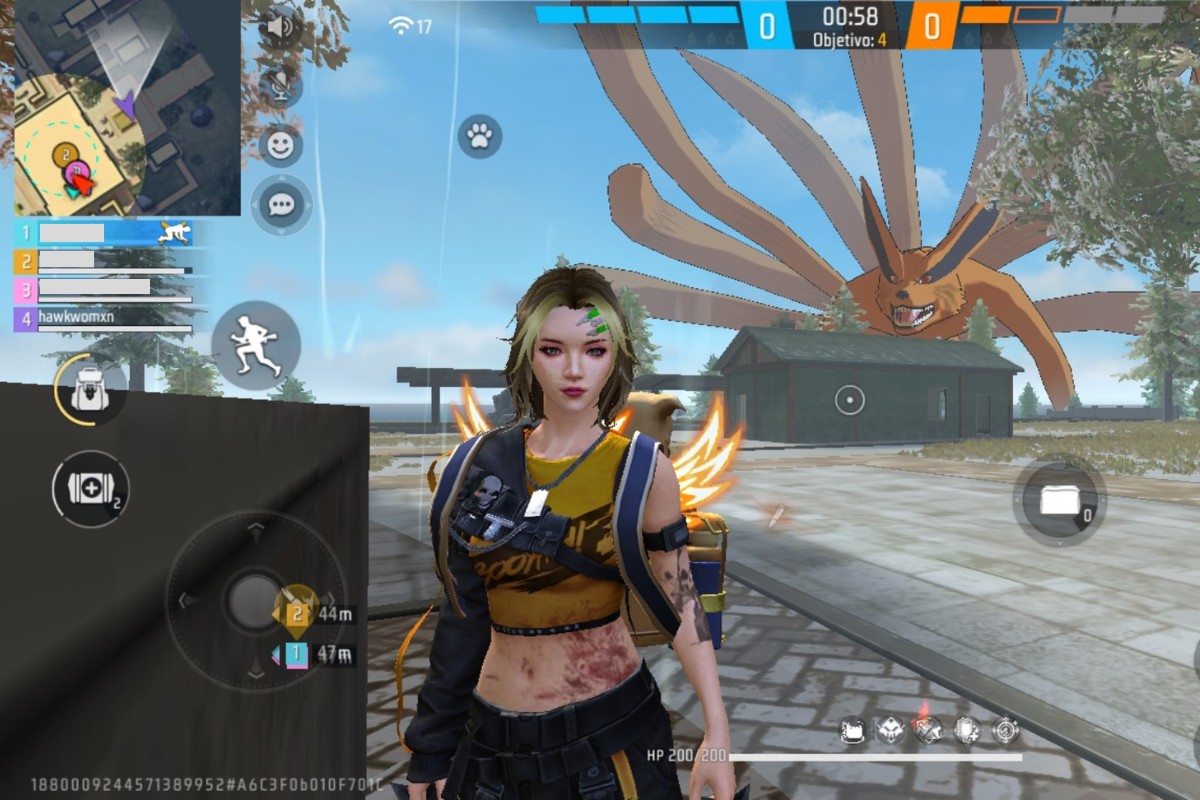1200x800 pixels.
Task: Open the backpack inventory
Action: pyautogui.click(x=90, y=390)
